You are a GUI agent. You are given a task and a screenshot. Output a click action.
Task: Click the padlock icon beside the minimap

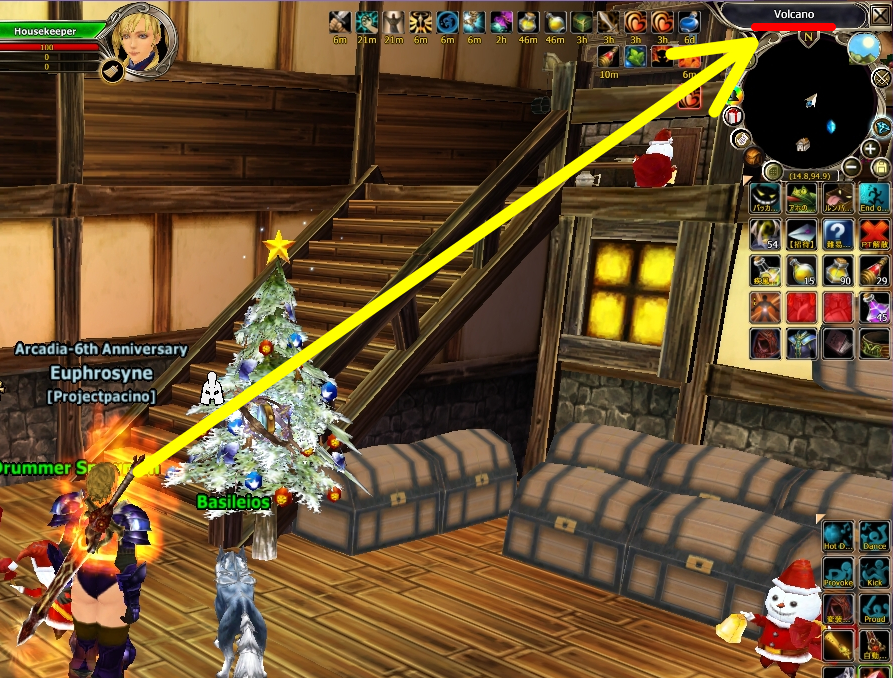tap(880, 167)
